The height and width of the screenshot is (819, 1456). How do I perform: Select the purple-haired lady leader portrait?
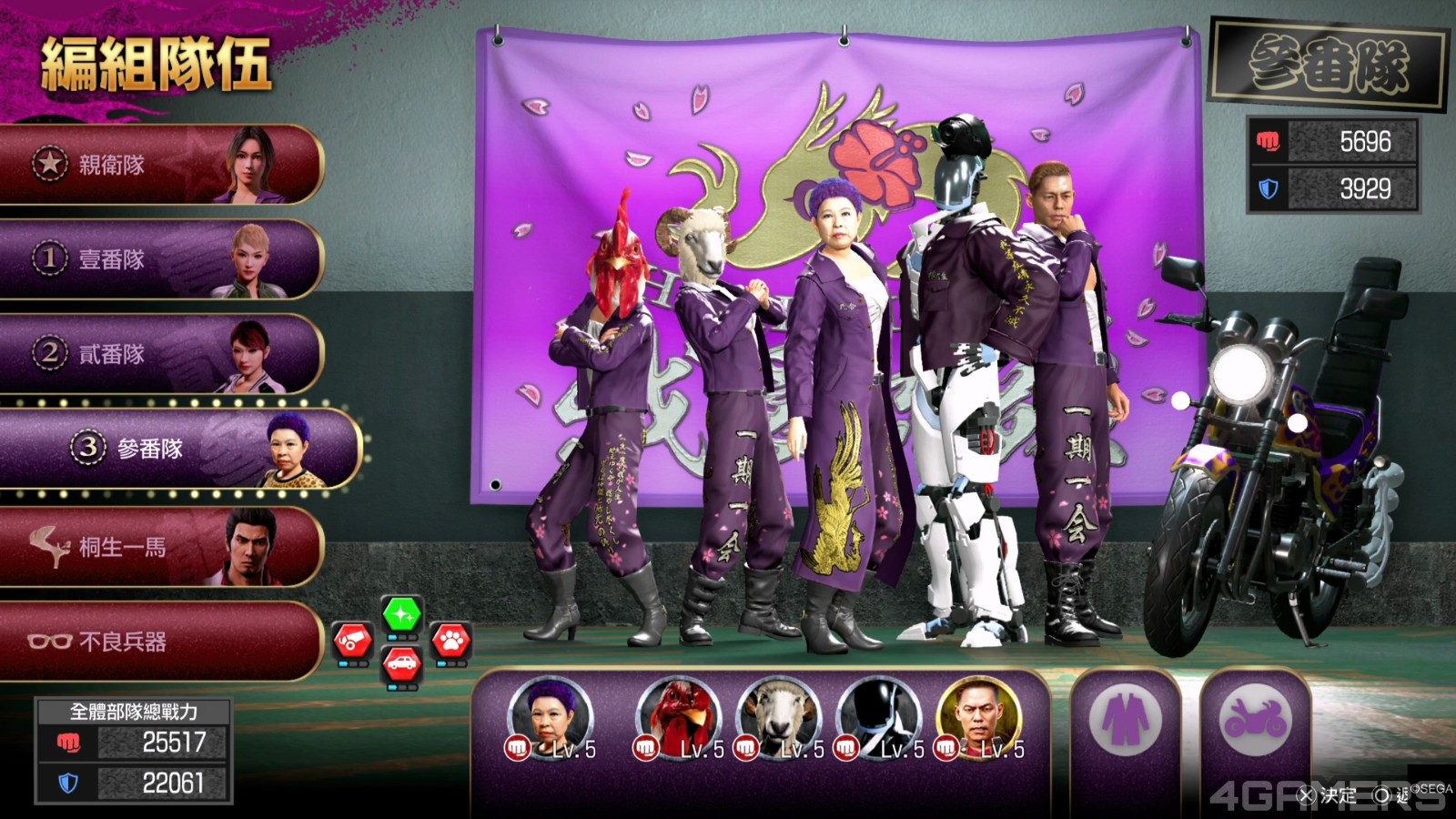[550, 720]
